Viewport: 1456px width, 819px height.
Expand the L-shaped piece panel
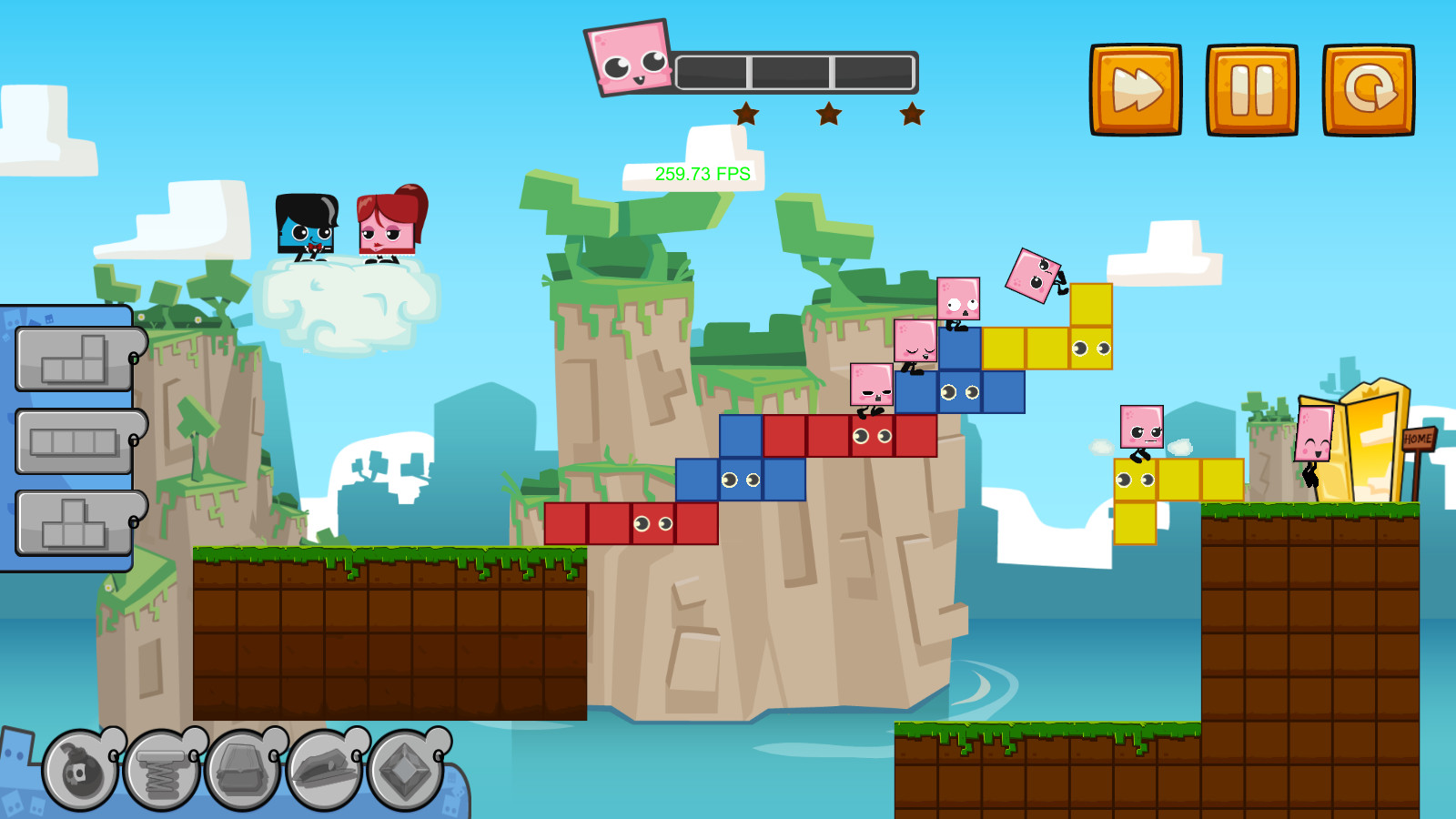coord(73,359)
